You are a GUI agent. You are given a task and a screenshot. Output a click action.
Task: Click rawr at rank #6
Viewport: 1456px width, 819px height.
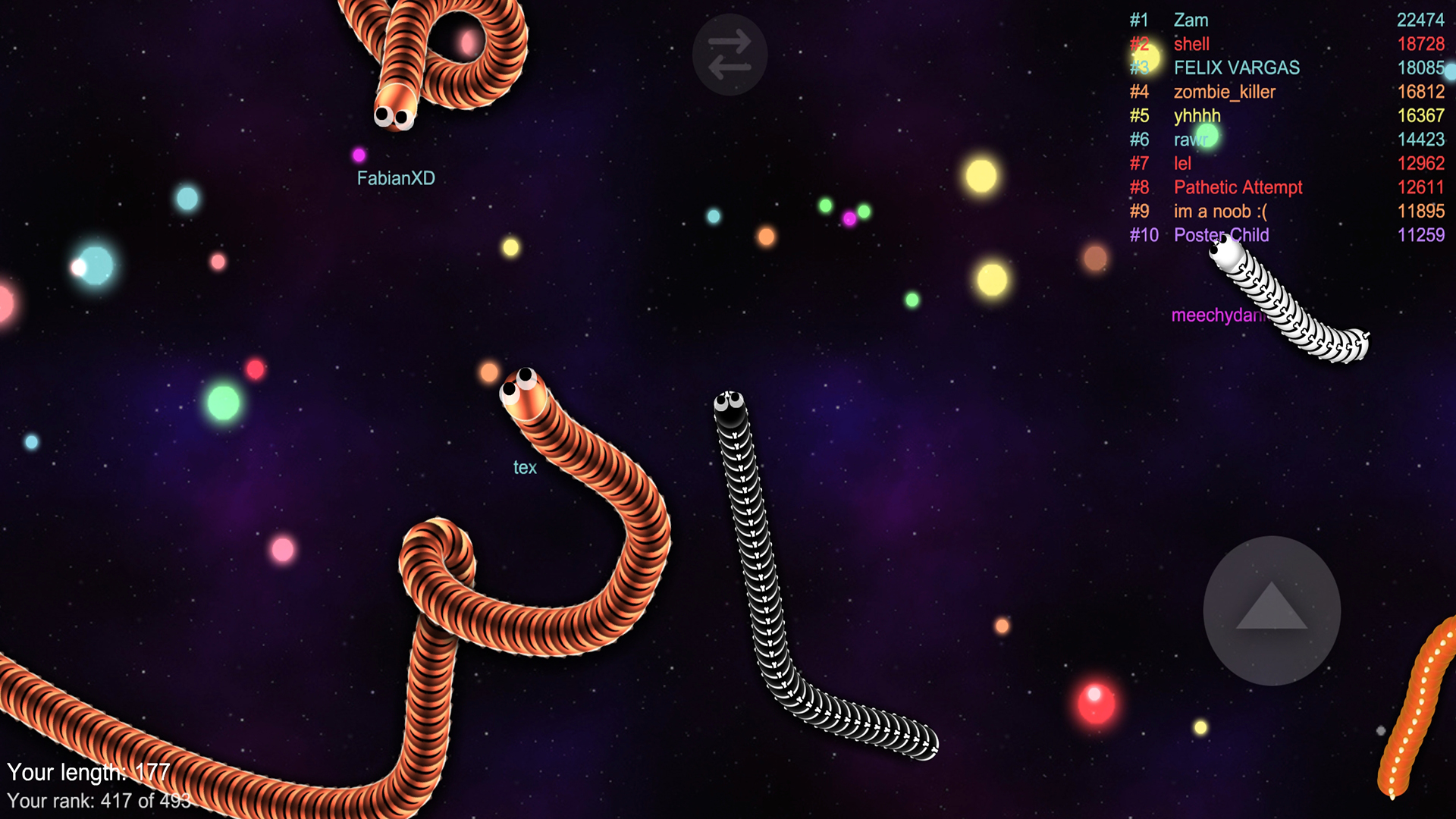(x=1191, y=140)
